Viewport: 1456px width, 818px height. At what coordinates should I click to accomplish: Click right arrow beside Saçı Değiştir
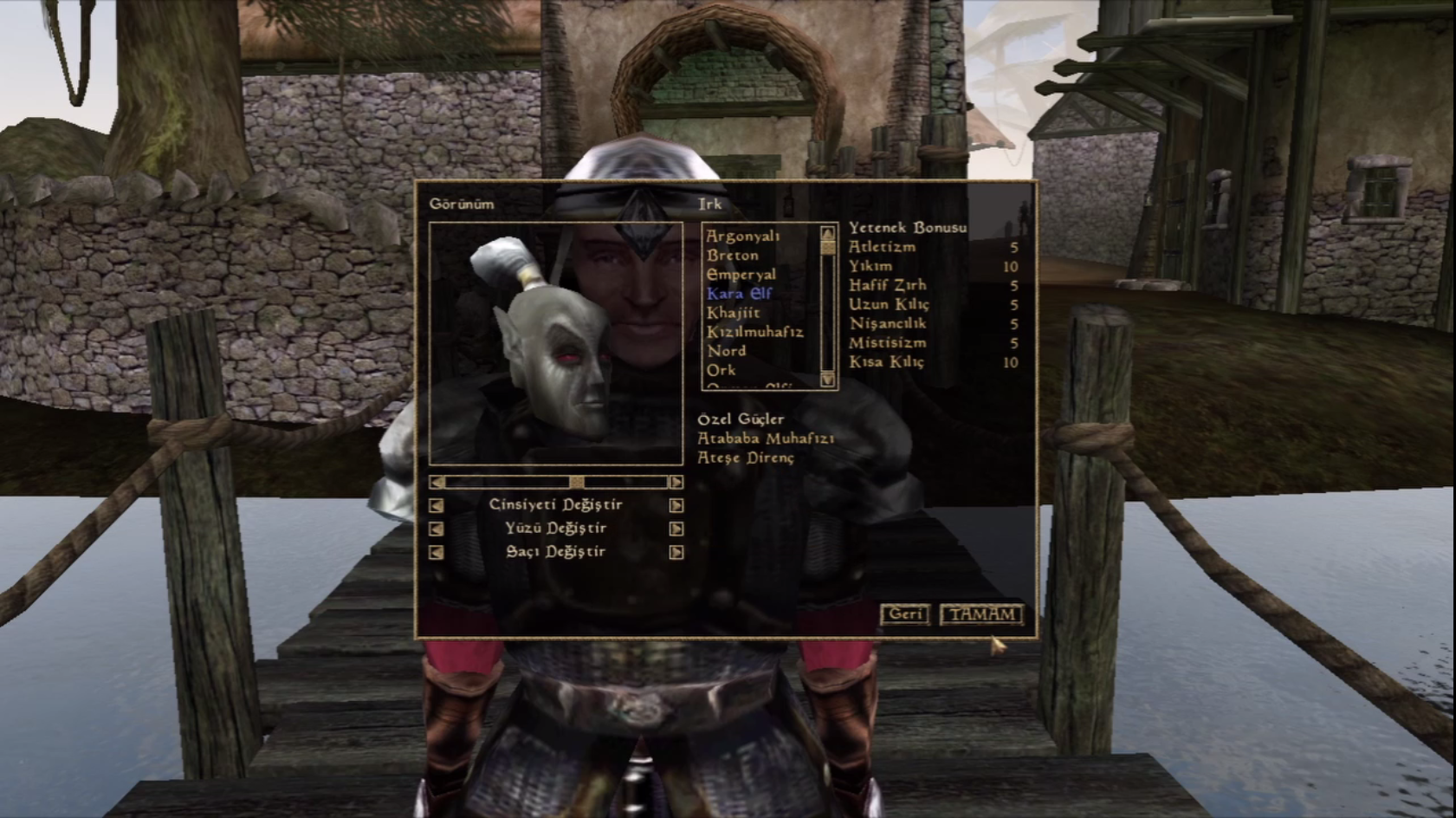676,552
